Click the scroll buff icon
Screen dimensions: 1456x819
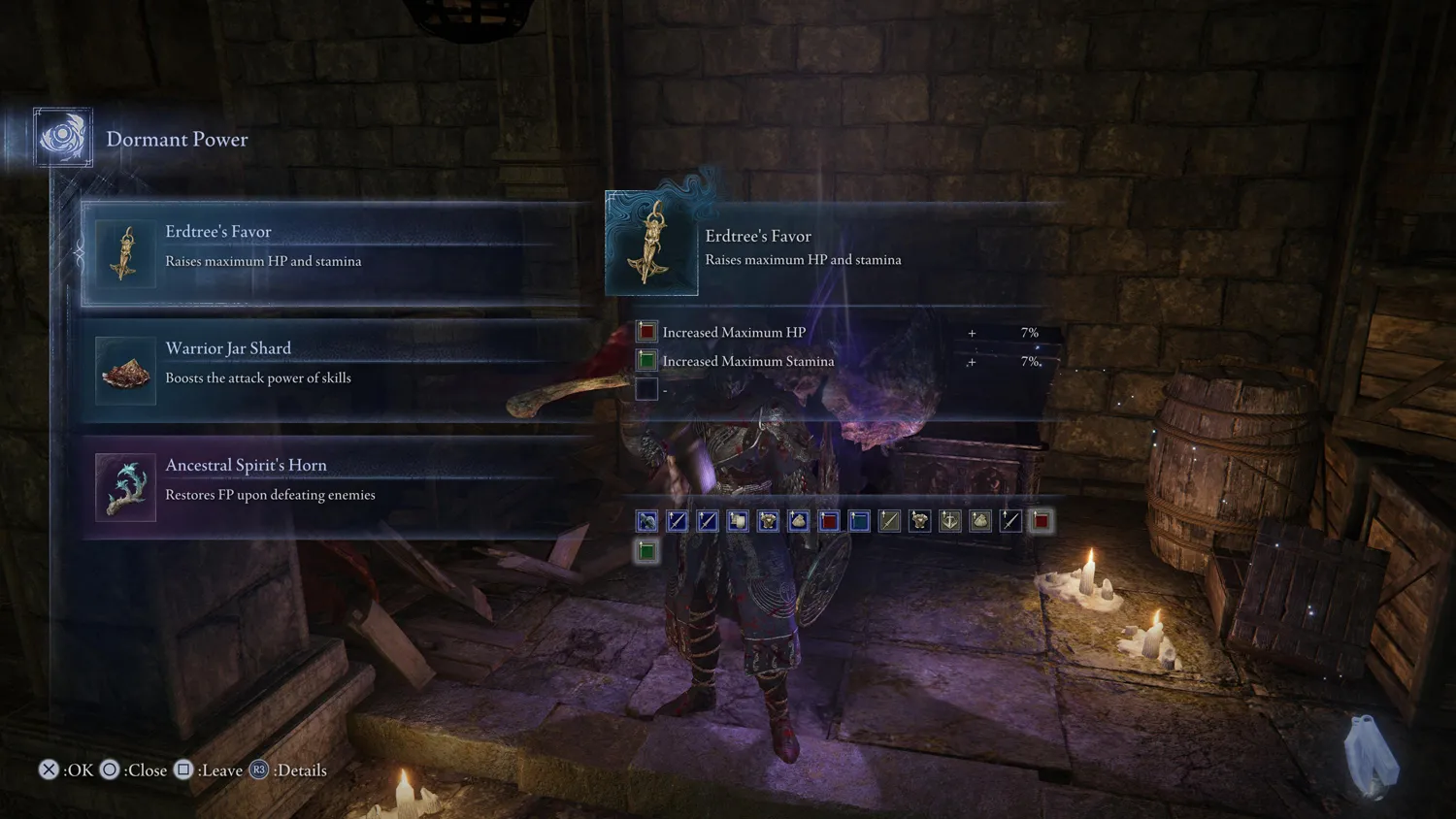(738, 521)
